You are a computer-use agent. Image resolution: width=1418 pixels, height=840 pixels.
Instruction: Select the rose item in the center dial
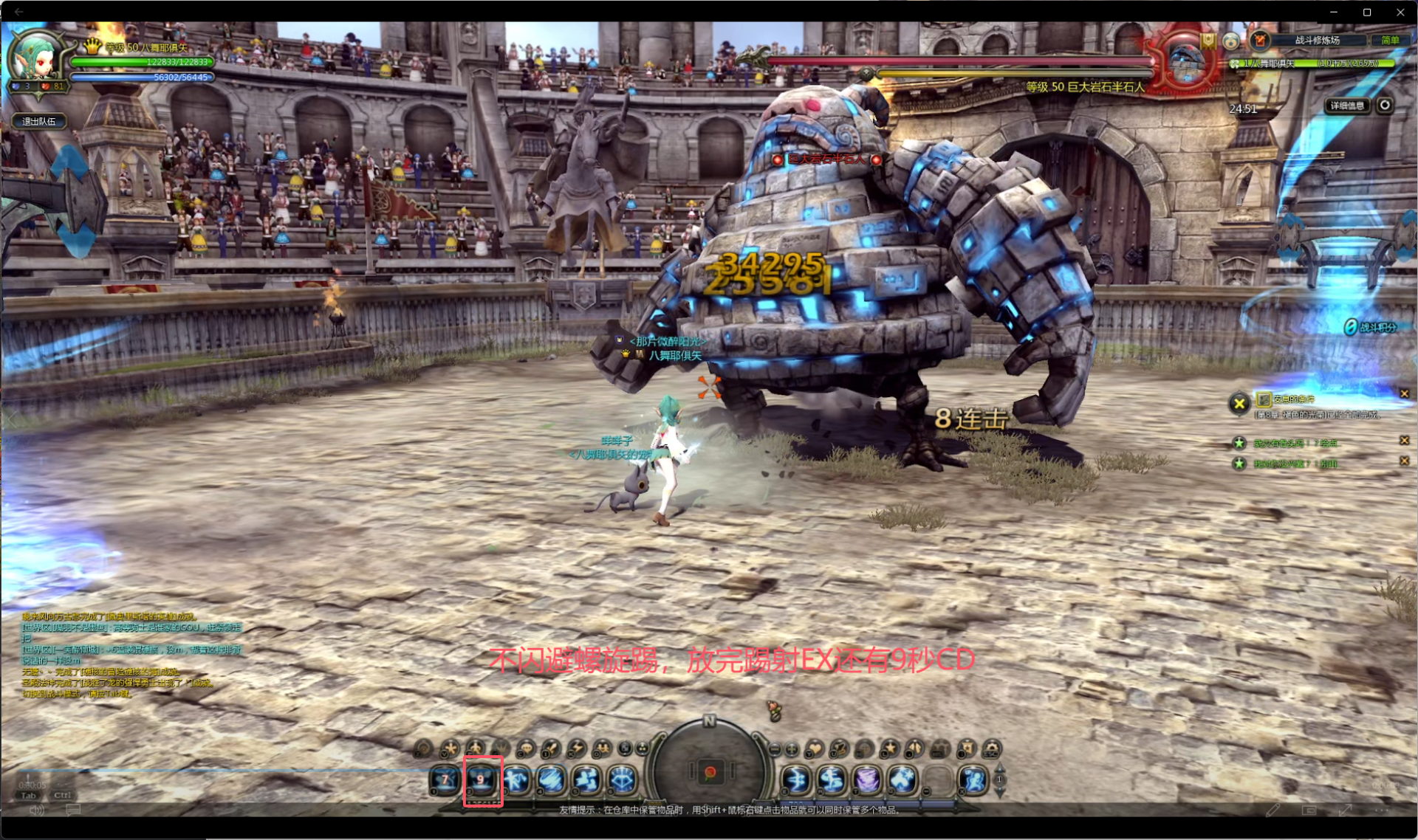(709, 773)
